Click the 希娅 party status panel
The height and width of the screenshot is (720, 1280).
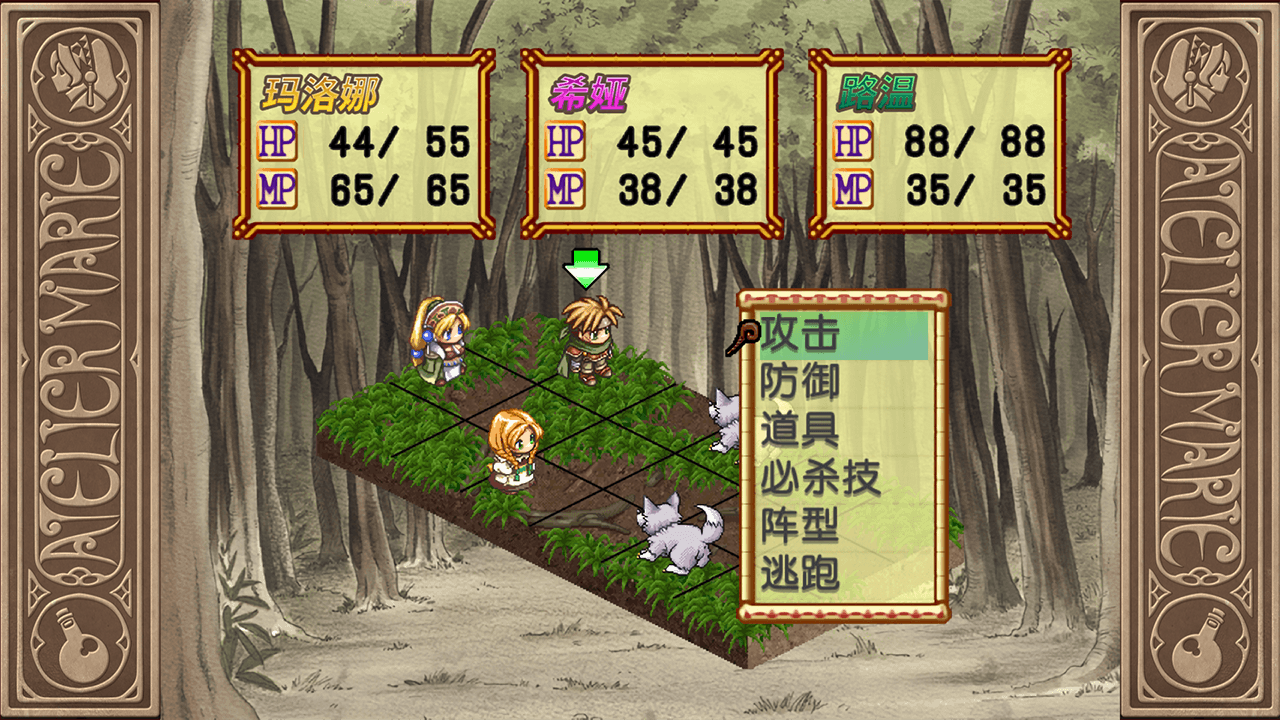pos(652,144)
